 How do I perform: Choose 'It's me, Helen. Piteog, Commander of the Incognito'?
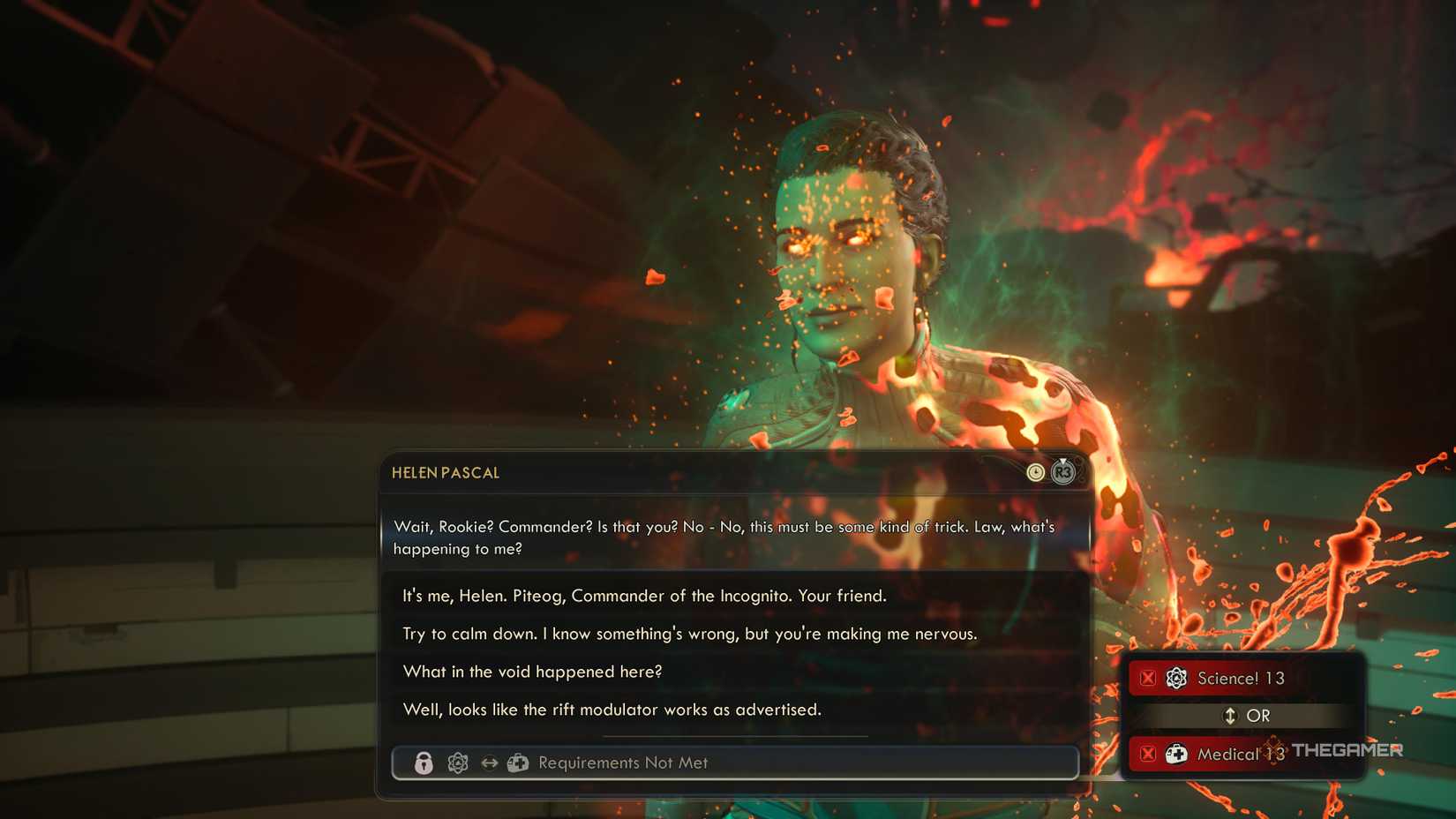(x=643, y=596)
